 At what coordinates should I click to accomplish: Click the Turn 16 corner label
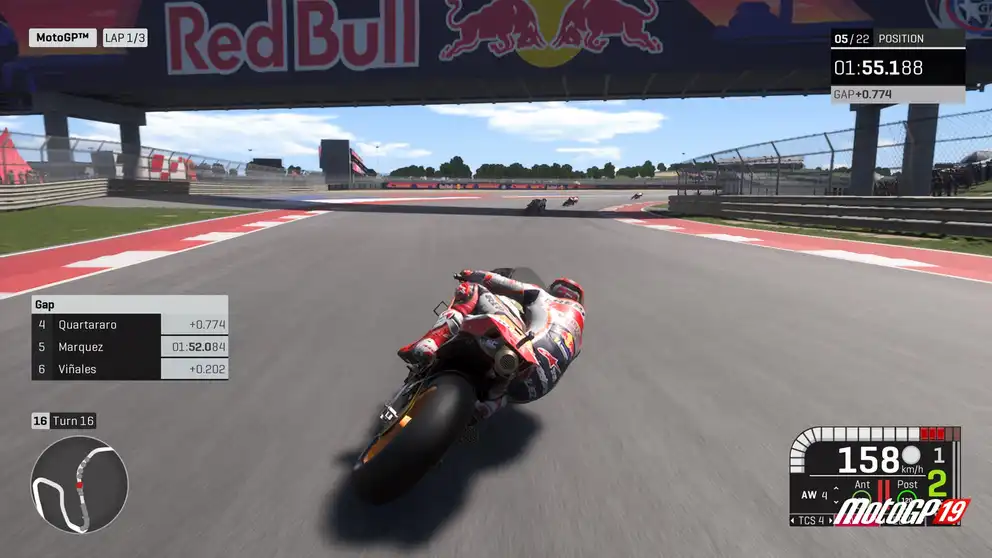tap(64, 421)
